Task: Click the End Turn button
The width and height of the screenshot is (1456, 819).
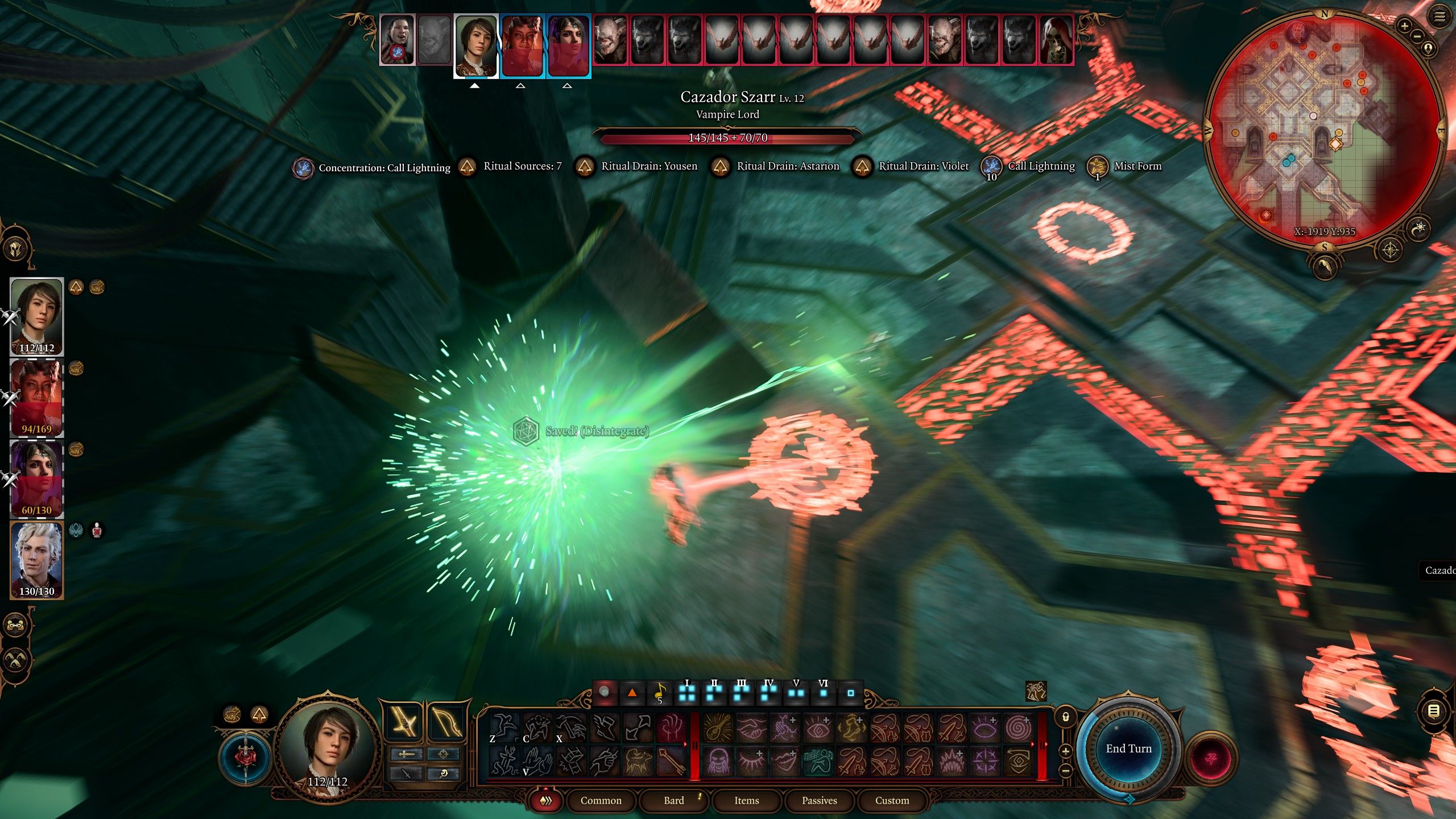Action: pos(1129,749)
